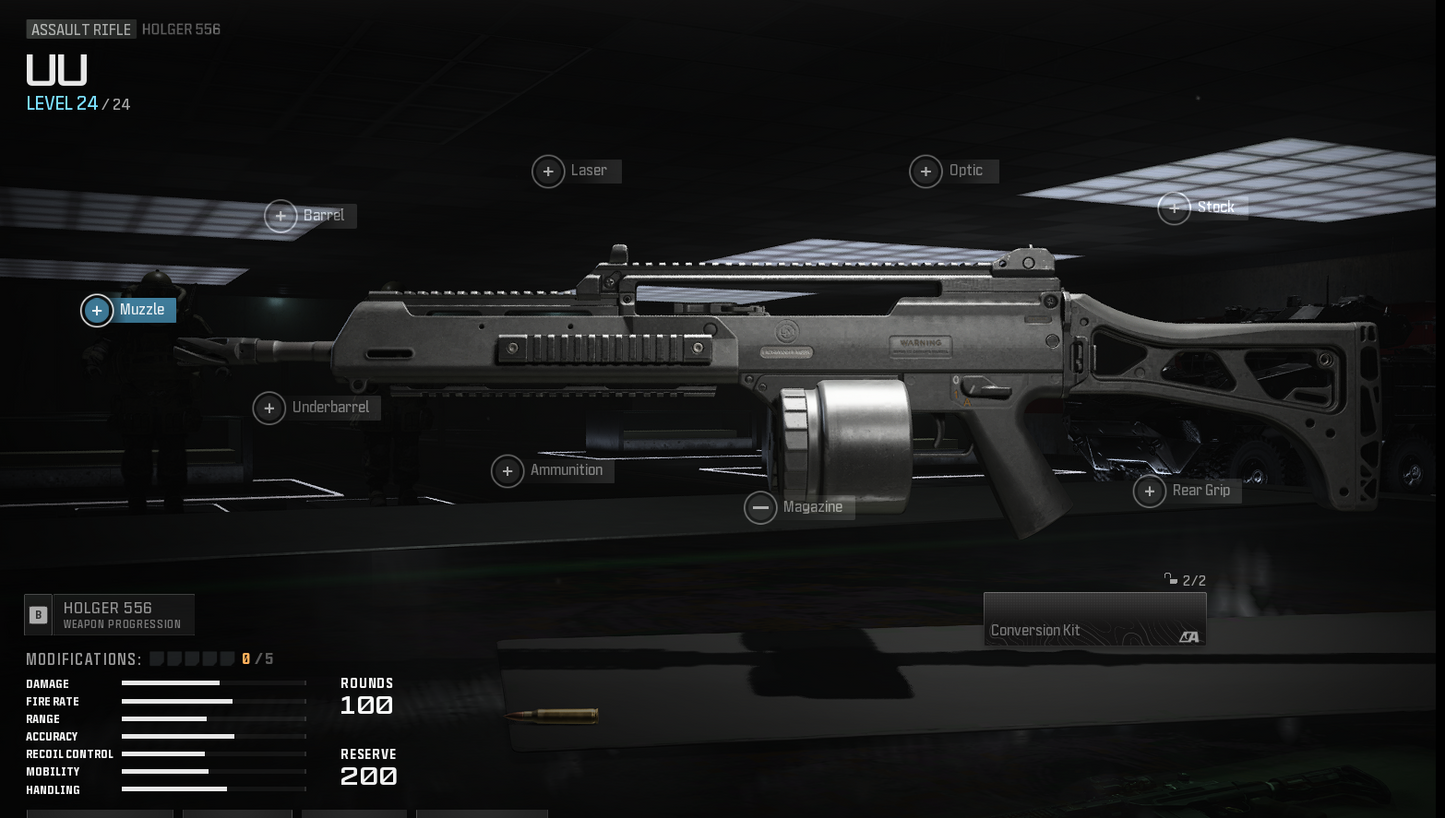1445x818 pixels.
Task: Click the 2/2 unlock indicator icon
Action: coord(1170,579)
